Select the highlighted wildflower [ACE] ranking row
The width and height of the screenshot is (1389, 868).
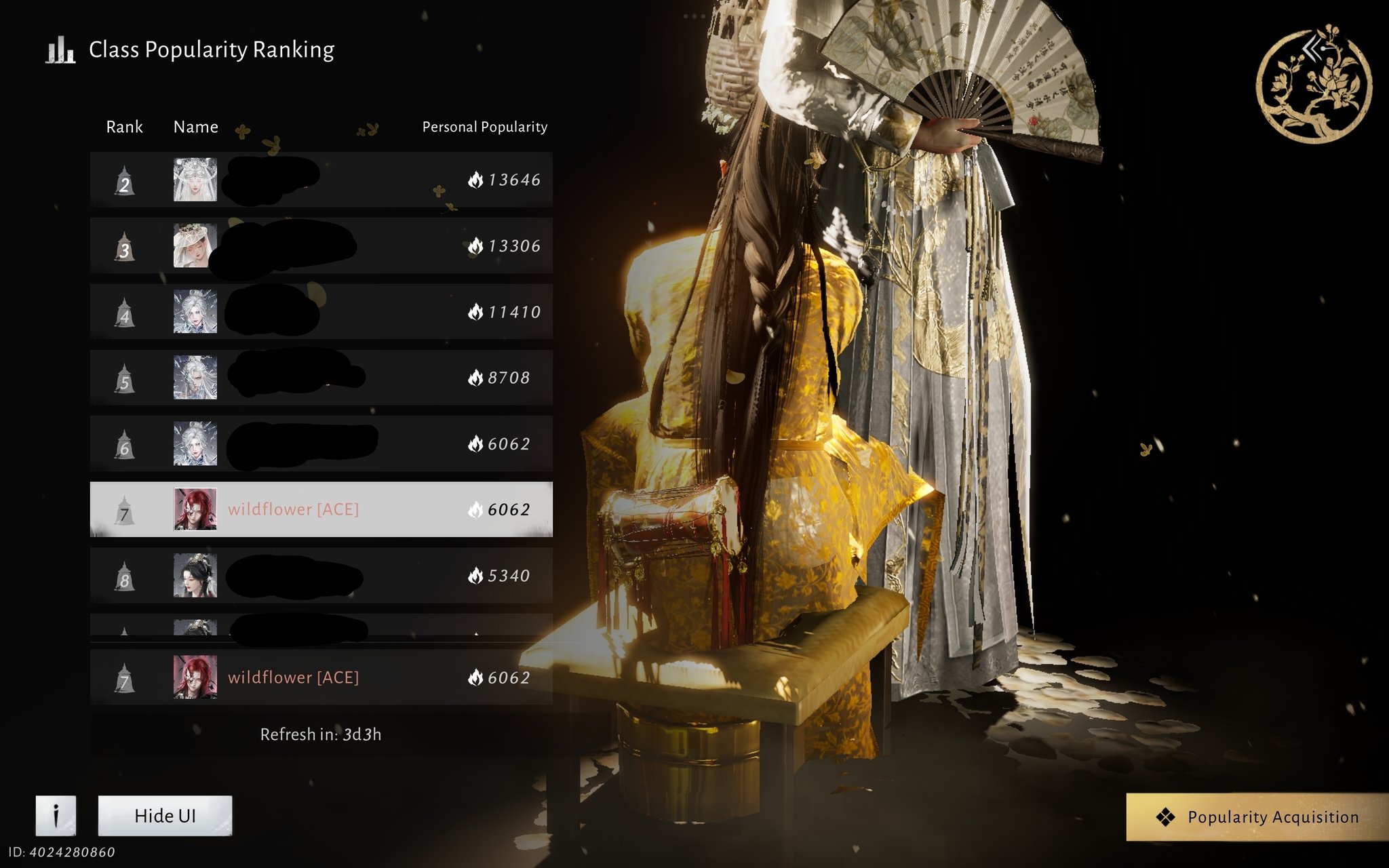(x=321, y=509)
